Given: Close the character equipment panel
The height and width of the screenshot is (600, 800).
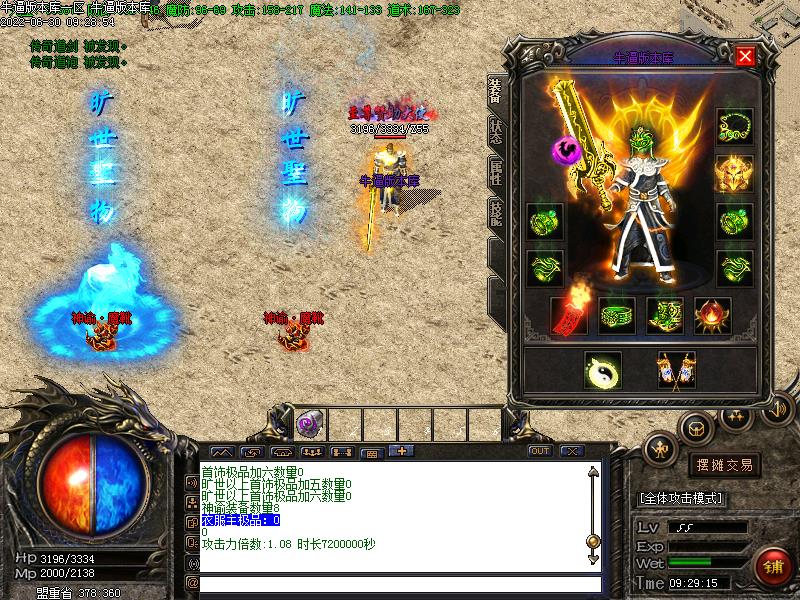Looking at the screenshot, I should [x=745, y=56].
